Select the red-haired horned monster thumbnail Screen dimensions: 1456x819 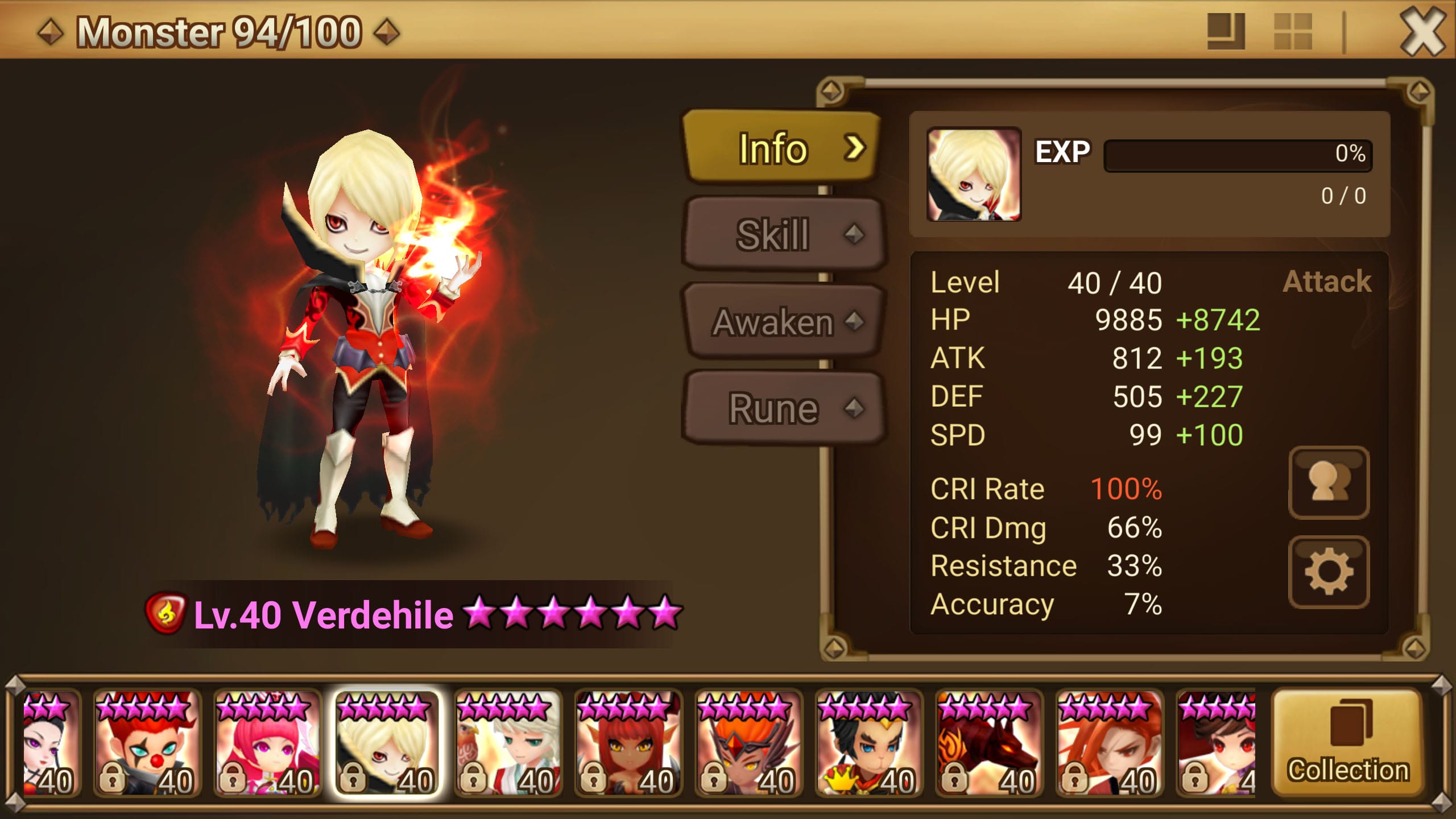coord(628,743)
